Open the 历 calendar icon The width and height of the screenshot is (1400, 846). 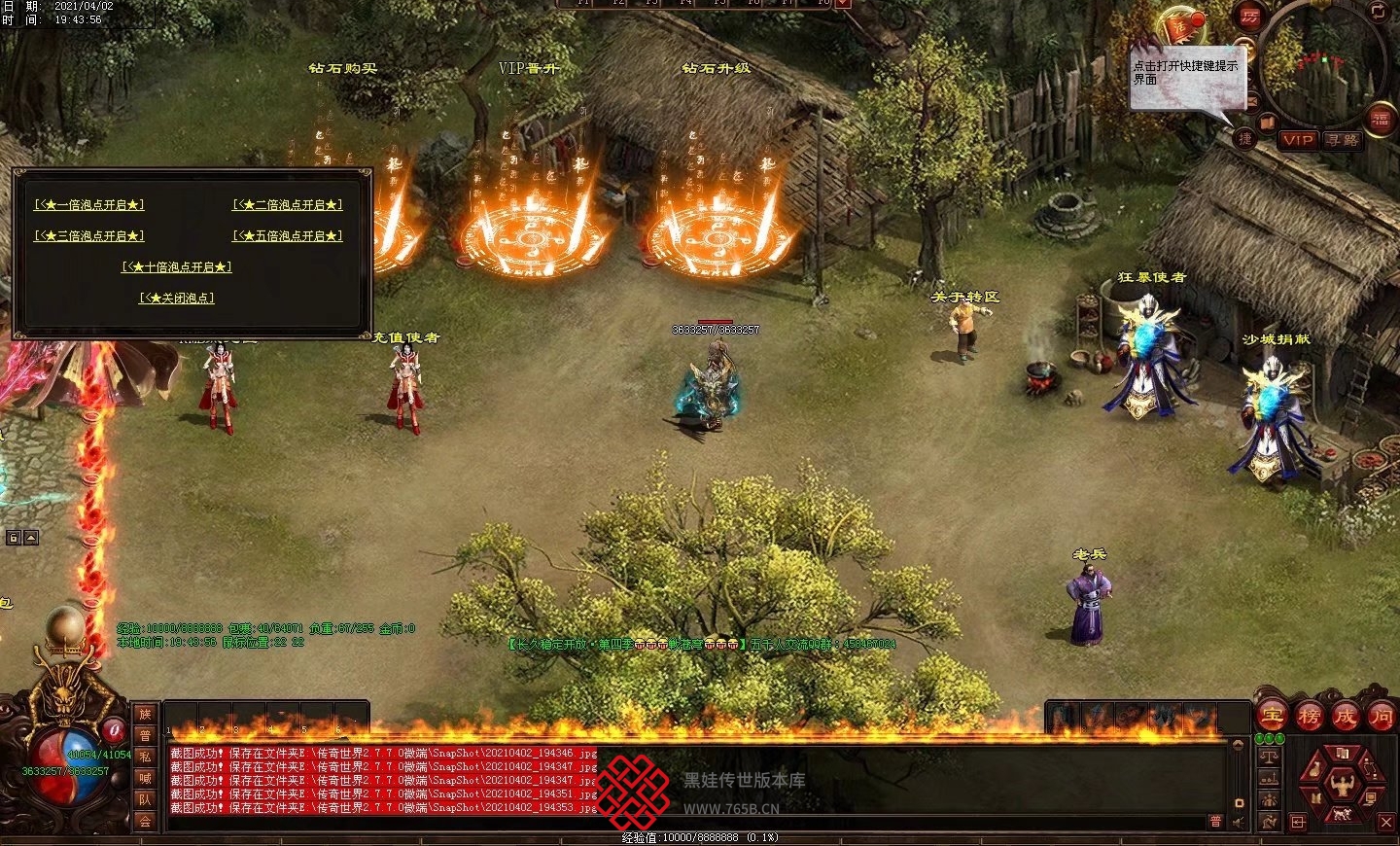[1248, 17]
